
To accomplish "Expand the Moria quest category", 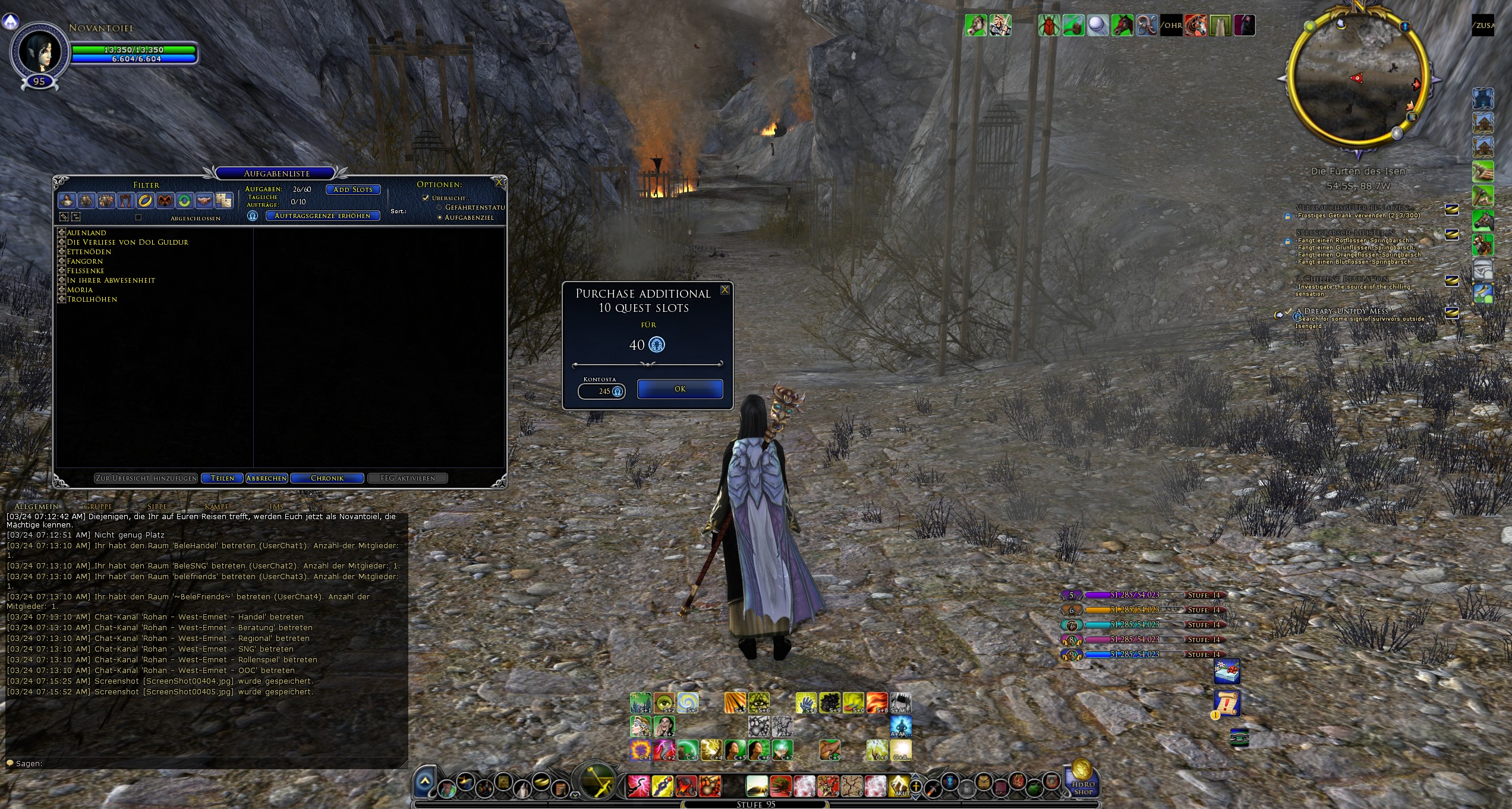I will [61, 290].
